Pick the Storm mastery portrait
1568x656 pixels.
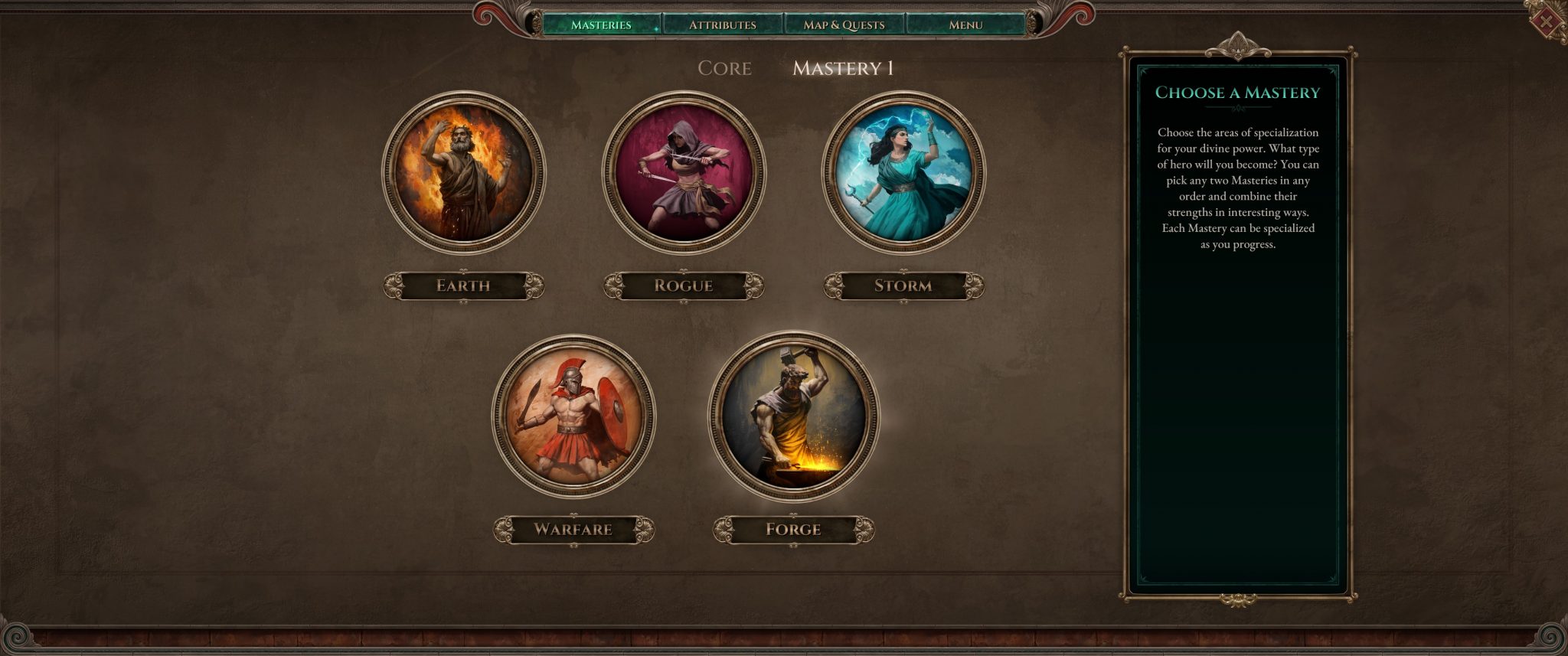coord(903,172)
